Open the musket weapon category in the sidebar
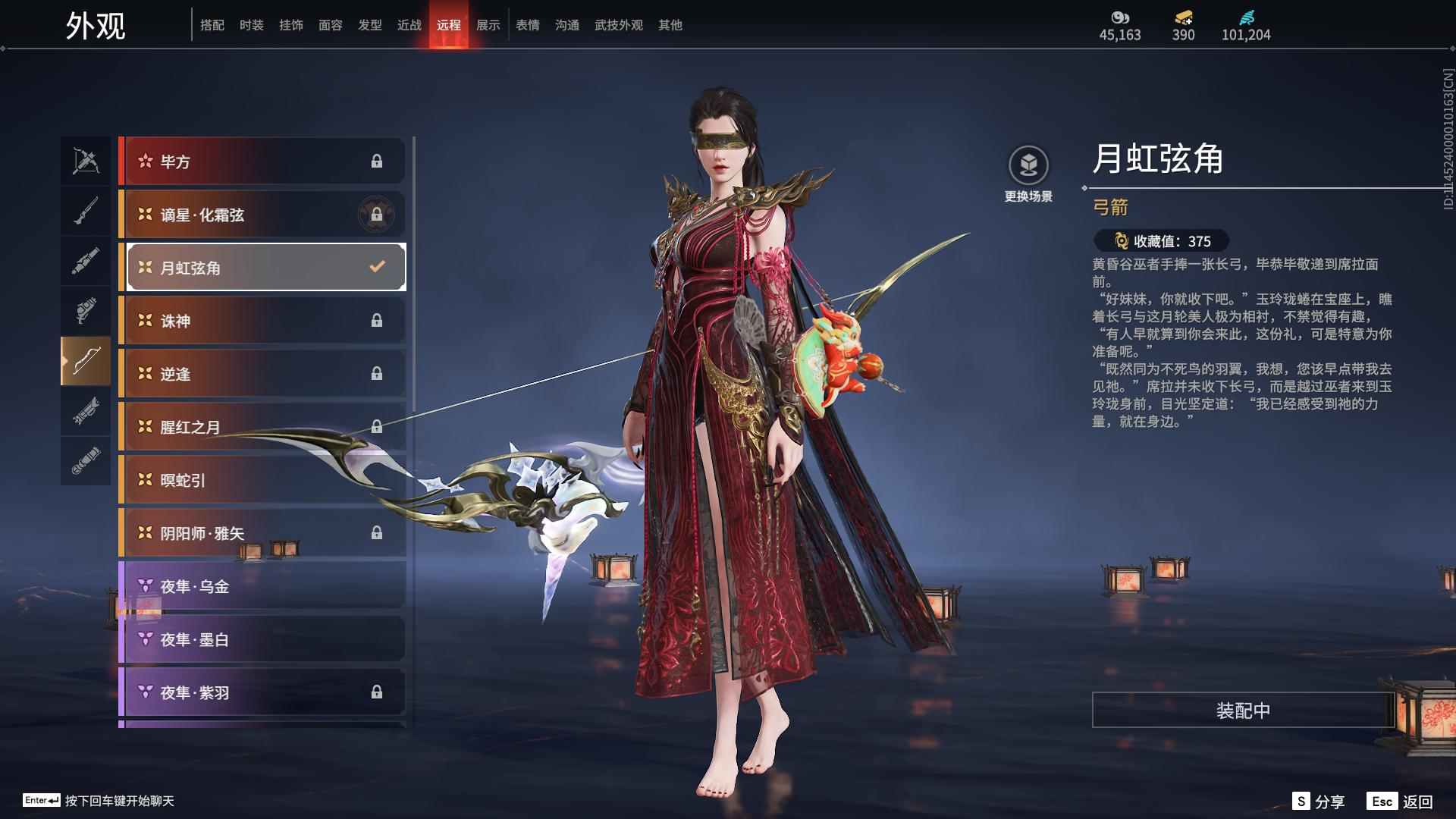 click(x=86, y=211)
